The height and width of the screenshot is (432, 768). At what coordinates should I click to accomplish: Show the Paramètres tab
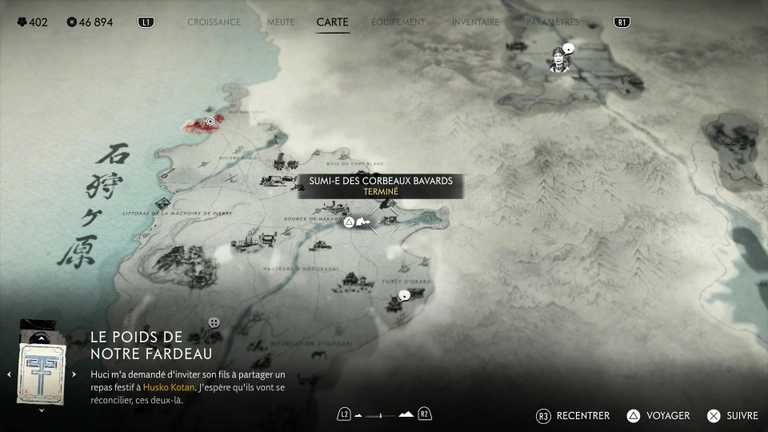(x=553, y=21)
